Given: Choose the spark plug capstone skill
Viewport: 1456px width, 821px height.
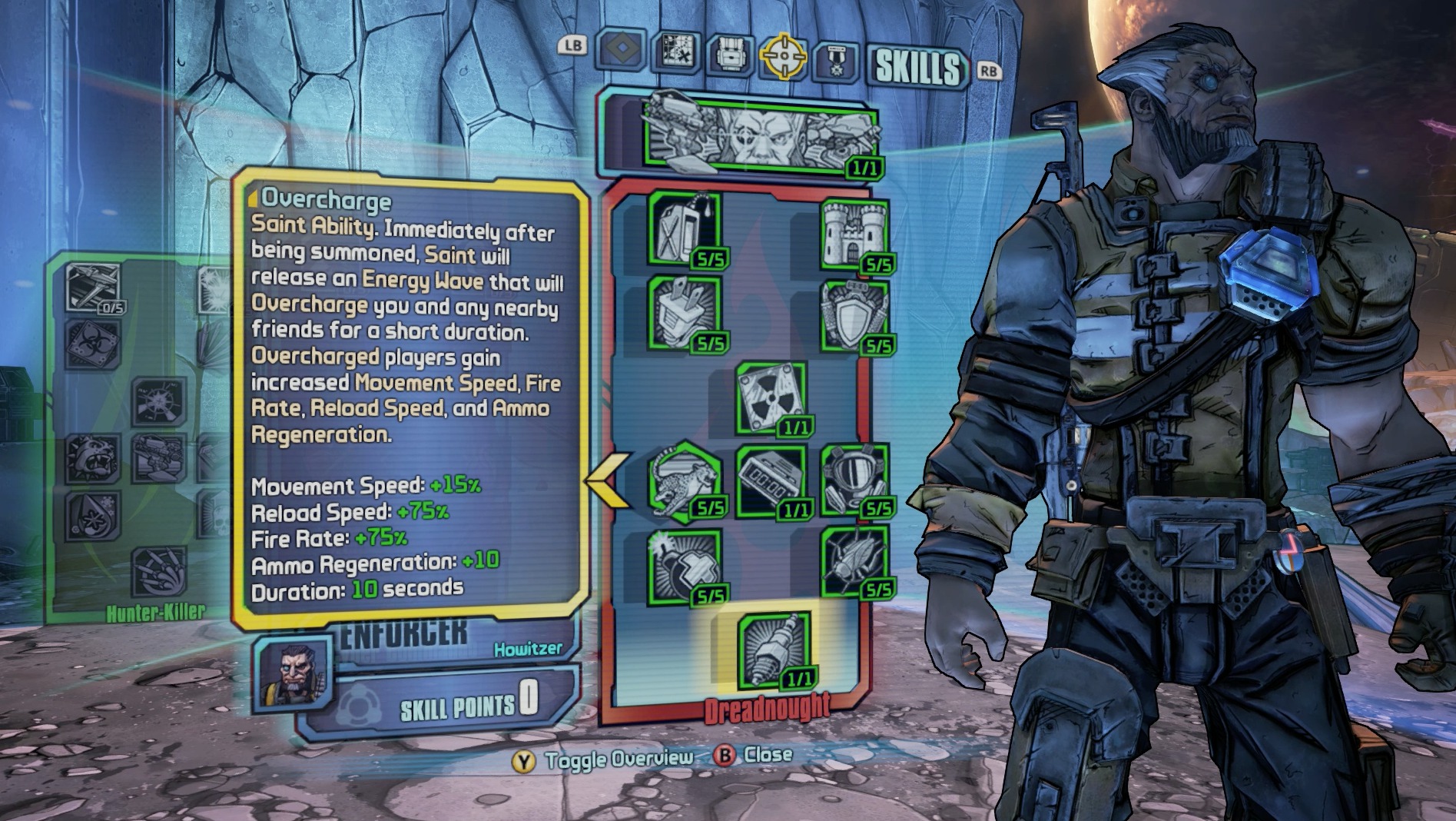Looking at the screenshot, I should [774, 650].
